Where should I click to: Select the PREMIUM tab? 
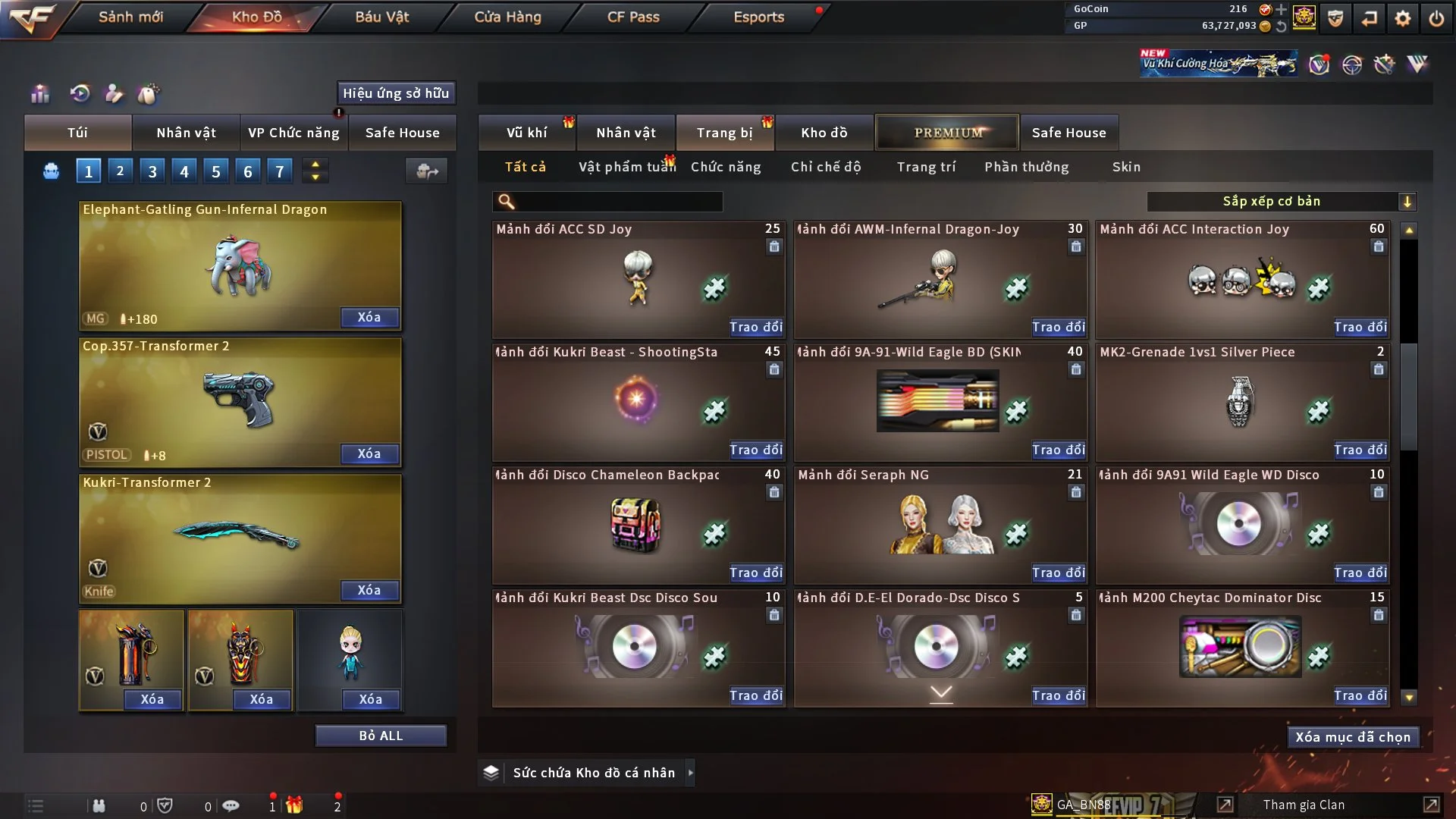tap(948, 133)
